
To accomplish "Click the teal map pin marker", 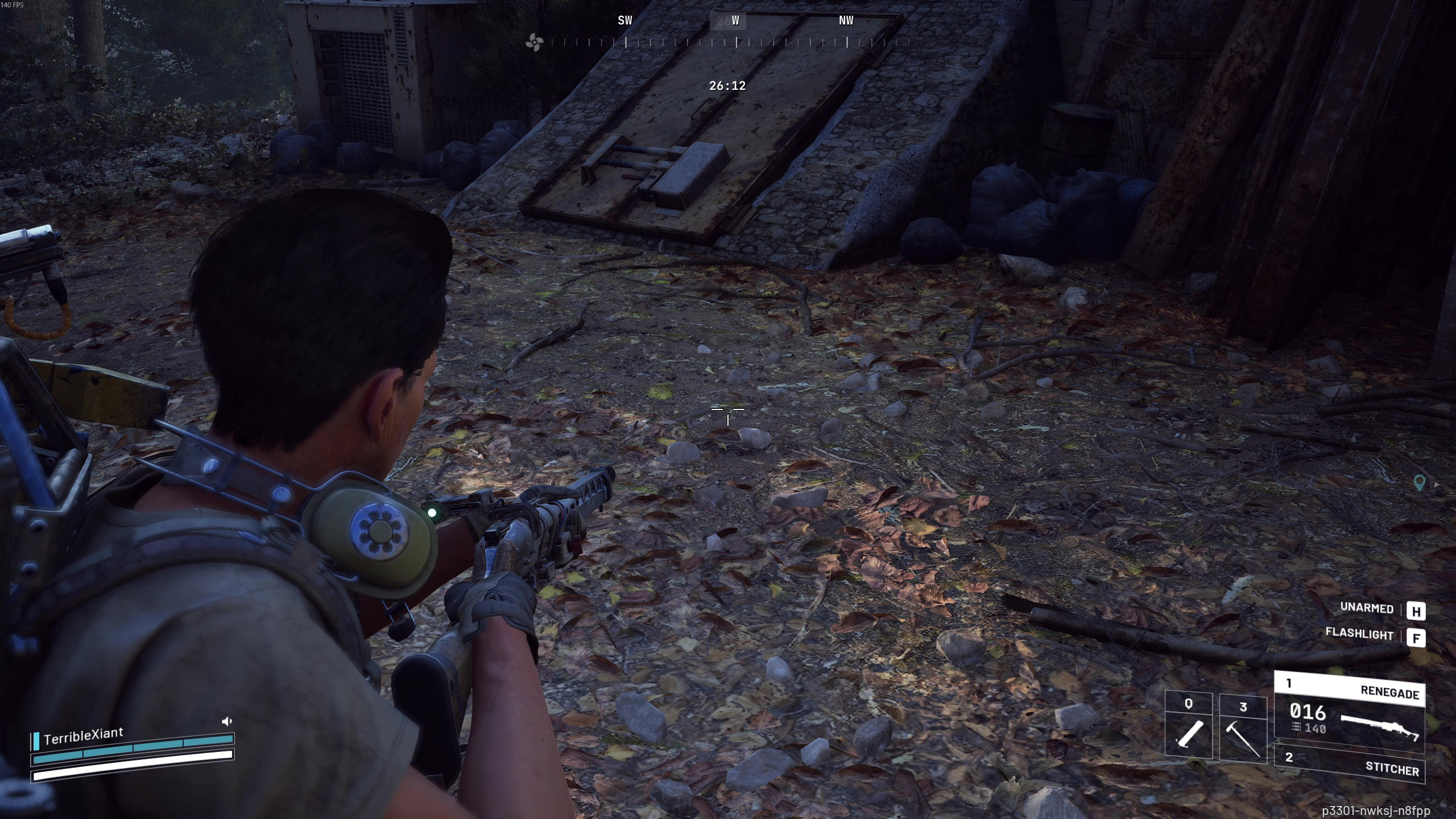I will coord(1419,483).
